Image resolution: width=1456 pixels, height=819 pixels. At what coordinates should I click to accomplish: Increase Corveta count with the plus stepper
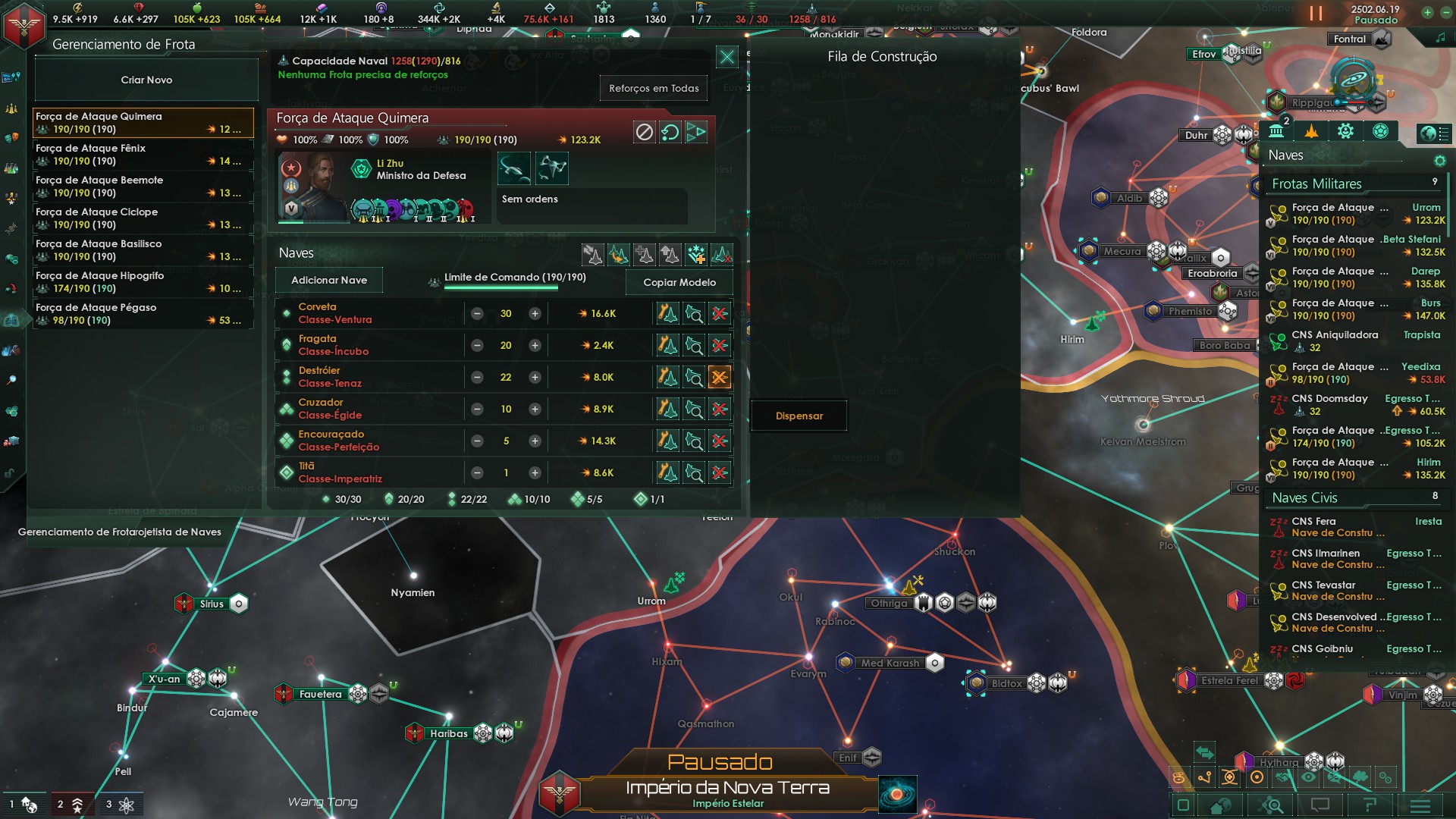coord(535,313)
